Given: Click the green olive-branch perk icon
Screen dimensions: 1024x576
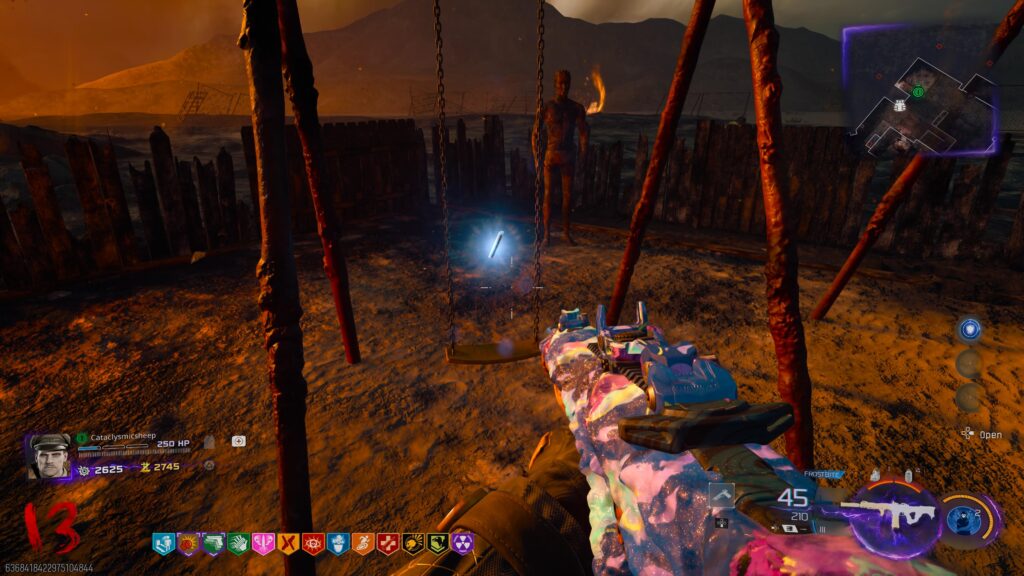Looking at the screenshot, I should tap(437, 544).
